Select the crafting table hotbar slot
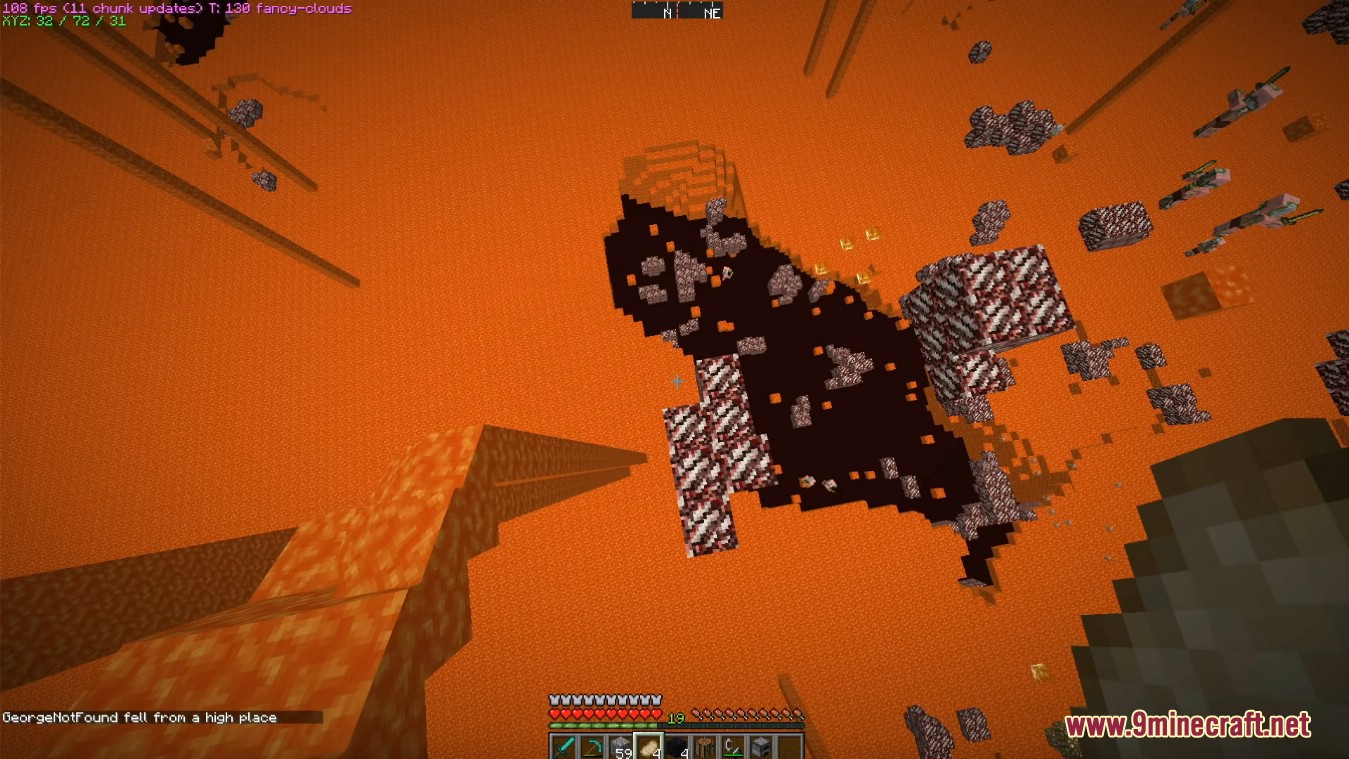Image resolution: width=1349 pixels, height=759 pixels. (705, 747)
